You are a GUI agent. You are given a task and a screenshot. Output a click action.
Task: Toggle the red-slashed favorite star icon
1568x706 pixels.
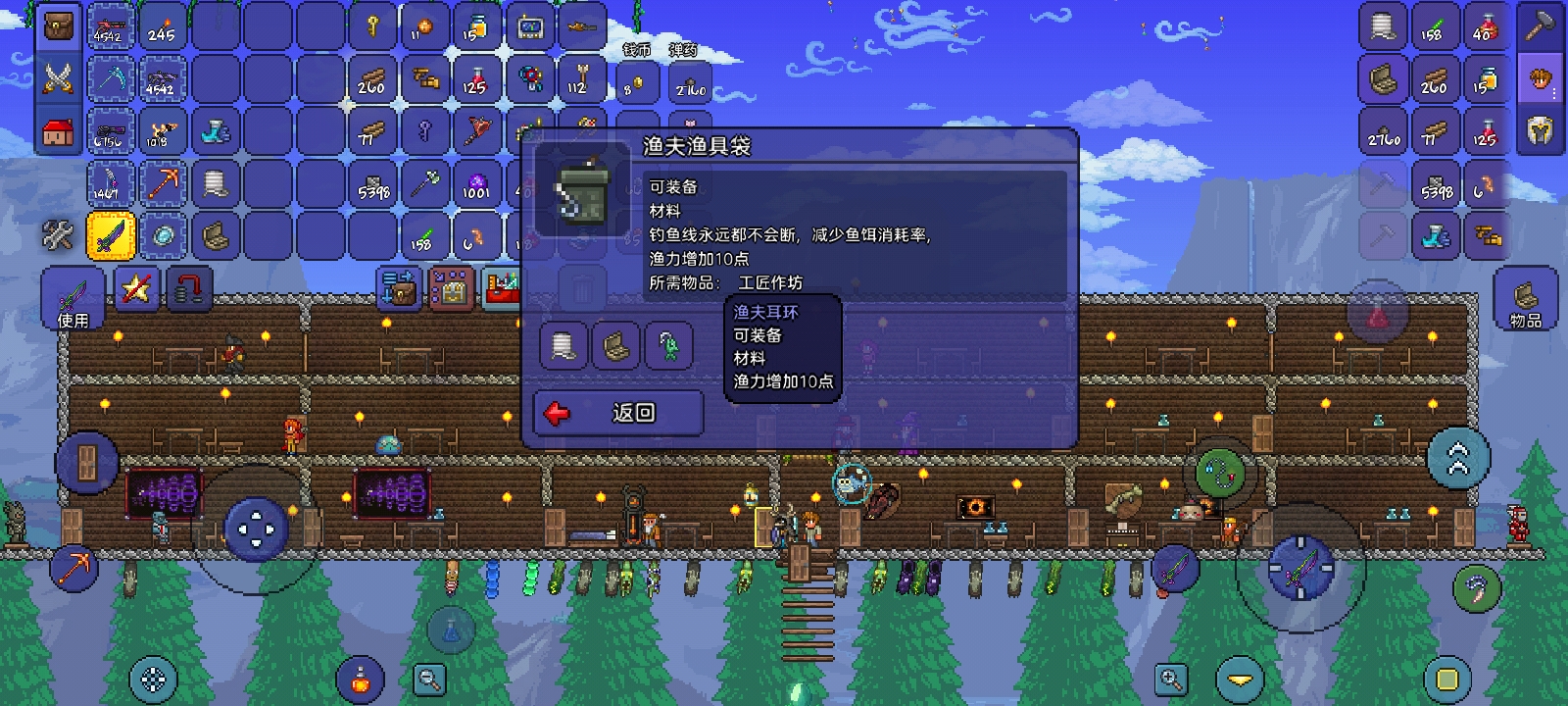135,287
